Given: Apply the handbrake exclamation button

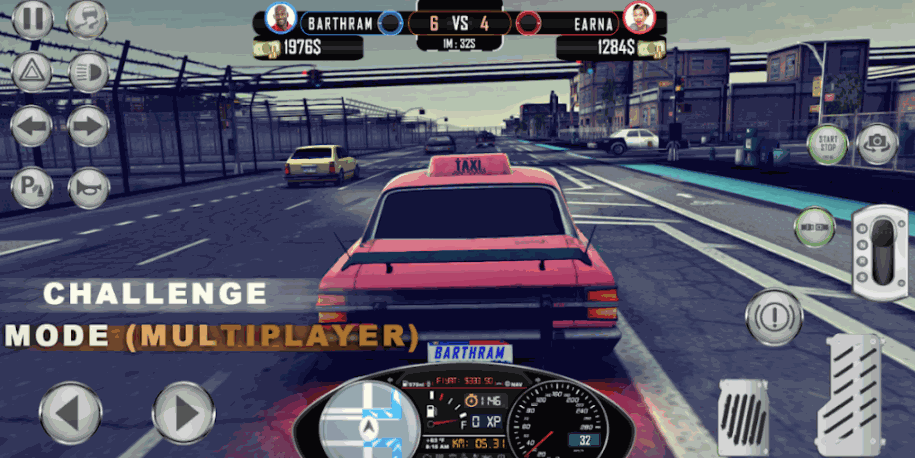Looking at the screenshot, I should [x=774, y=311].
